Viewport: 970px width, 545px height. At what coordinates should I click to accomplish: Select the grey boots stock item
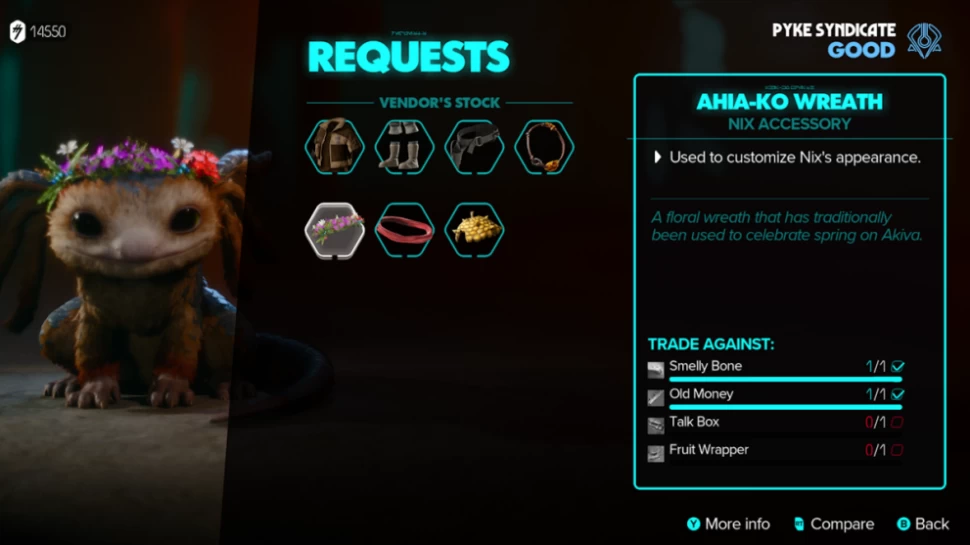click(404, 147)
